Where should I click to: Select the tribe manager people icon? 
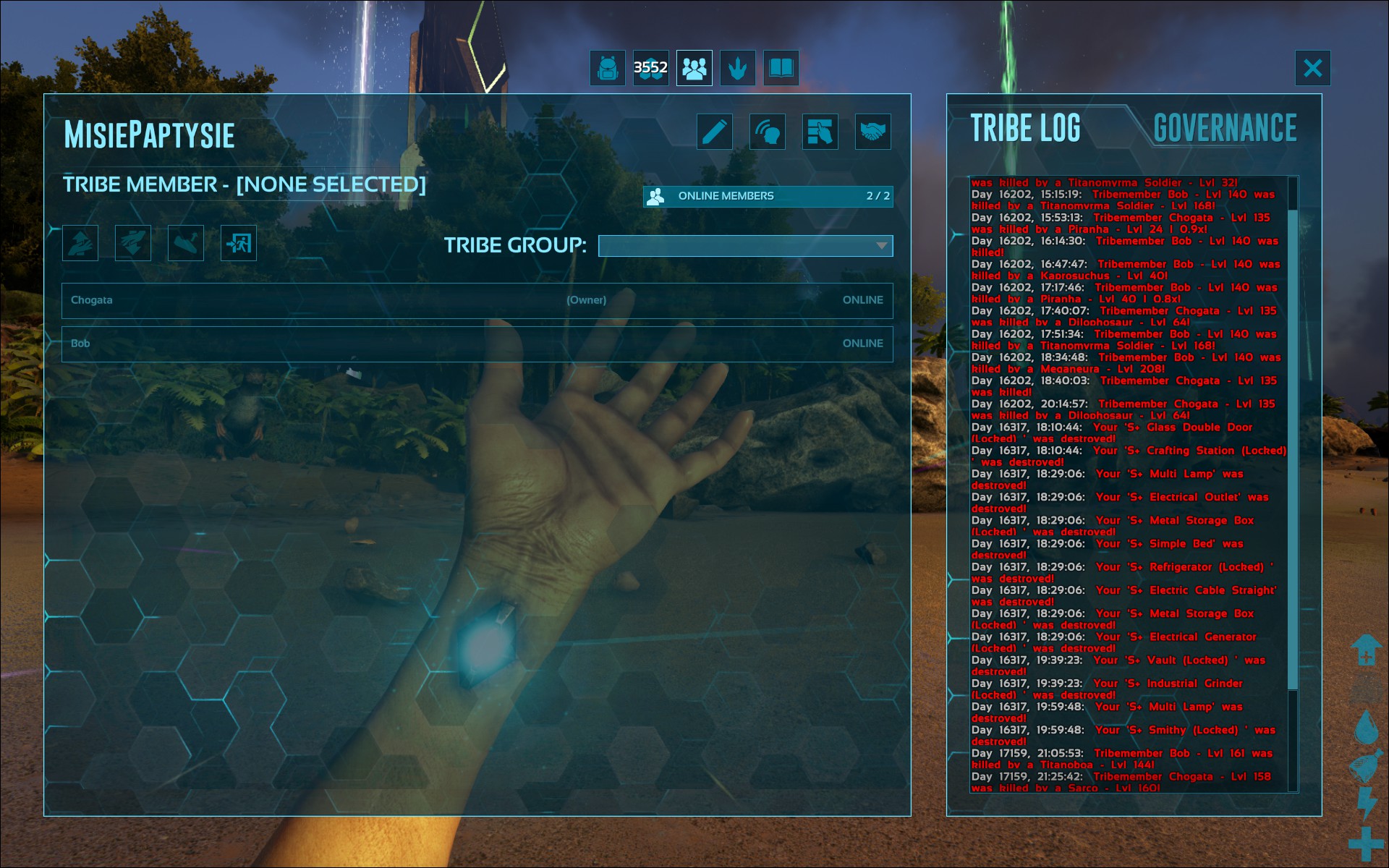694,68
